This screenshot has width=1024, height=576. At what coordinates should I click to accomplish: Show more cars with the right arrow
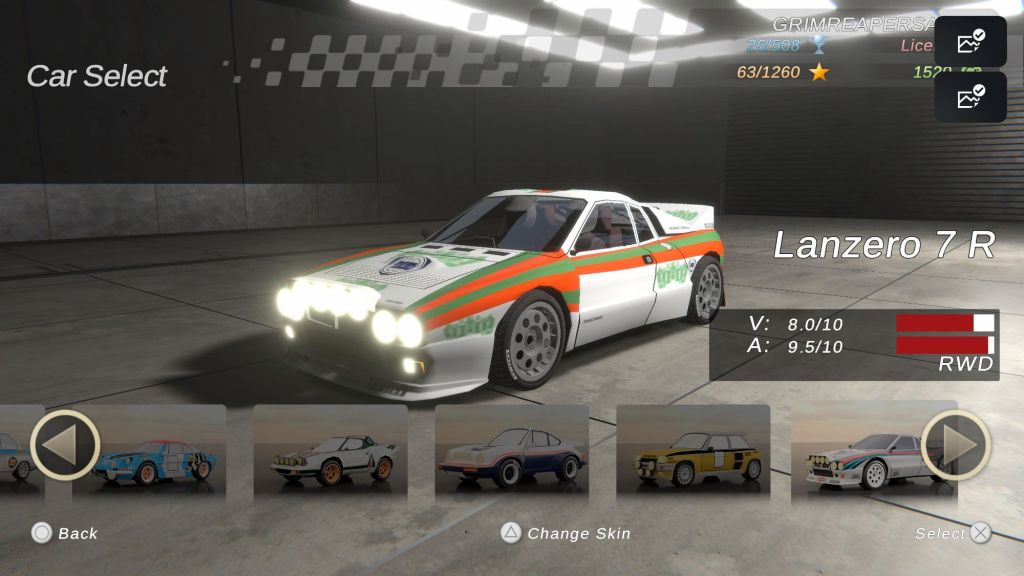pos(955,445)
